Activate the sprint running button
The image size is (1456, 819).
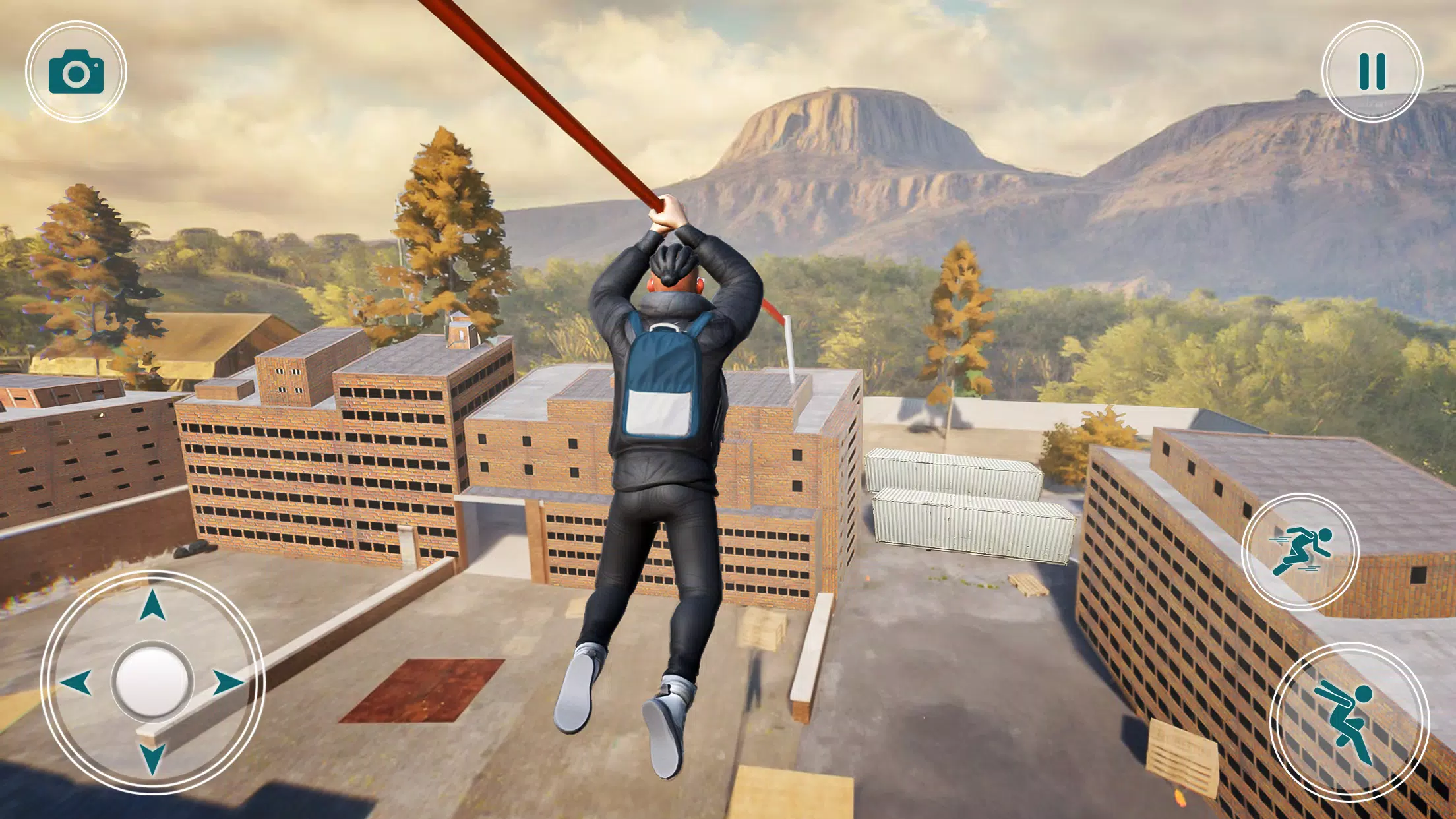(x=1300, y=551)
